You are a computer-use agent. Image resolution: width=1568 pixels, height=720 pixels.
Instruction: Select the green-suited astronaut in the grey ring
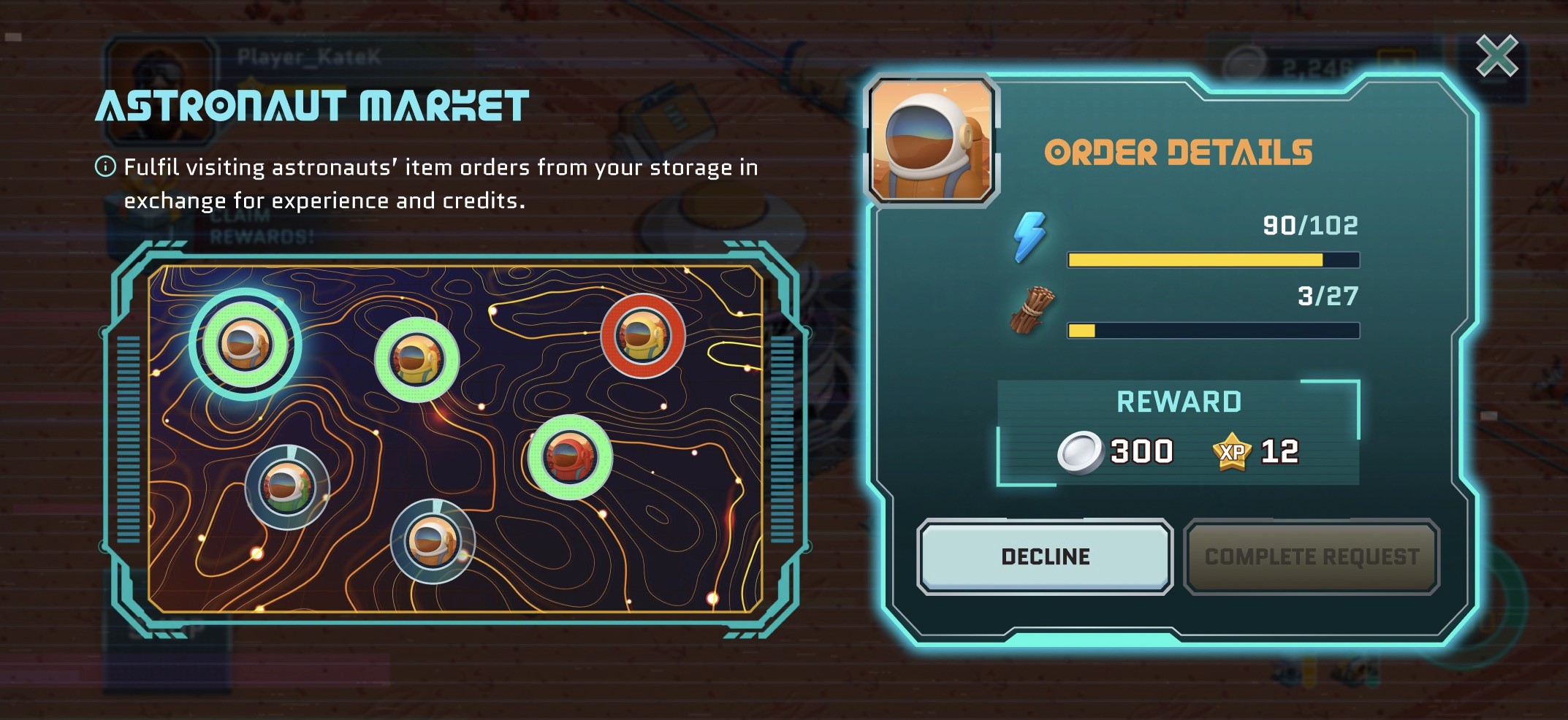pos(287,487)
